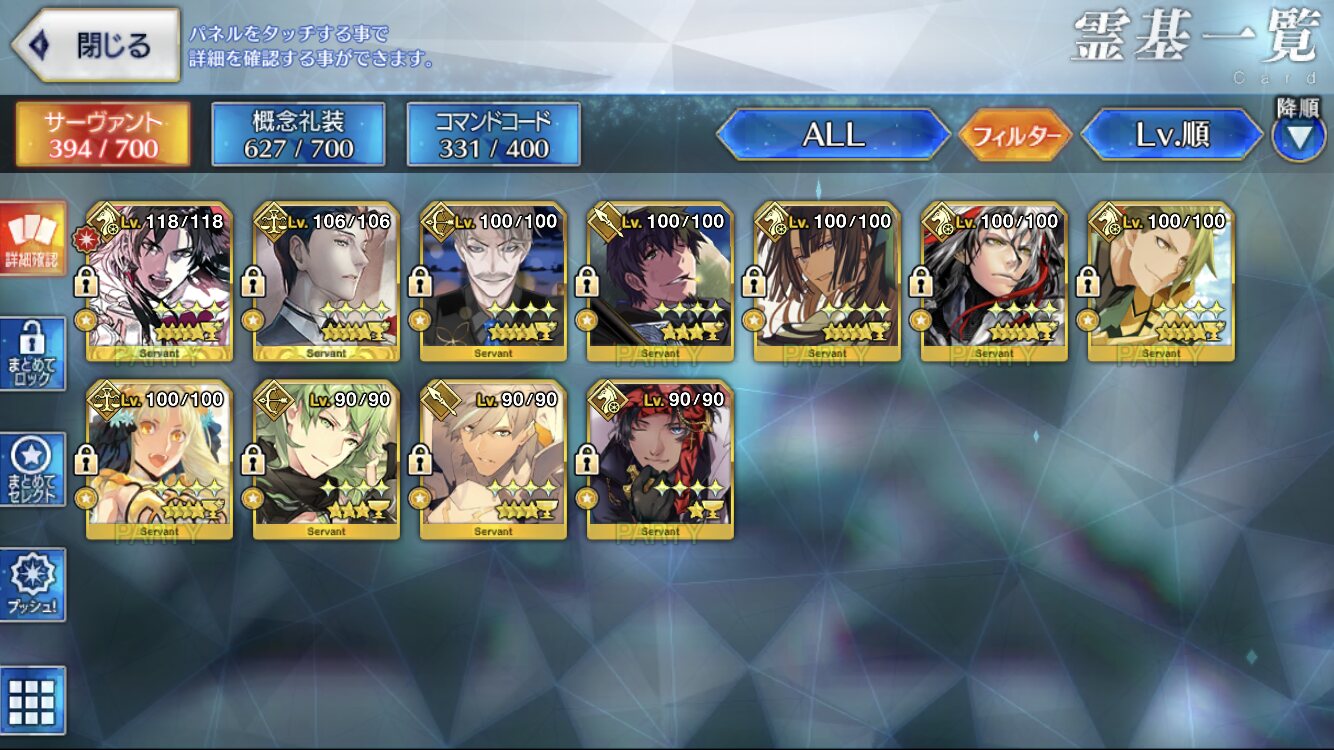1334x750 pixels.
Task: Open the red-bandana Lv. 90 servant card
Action: click(661, 459)
